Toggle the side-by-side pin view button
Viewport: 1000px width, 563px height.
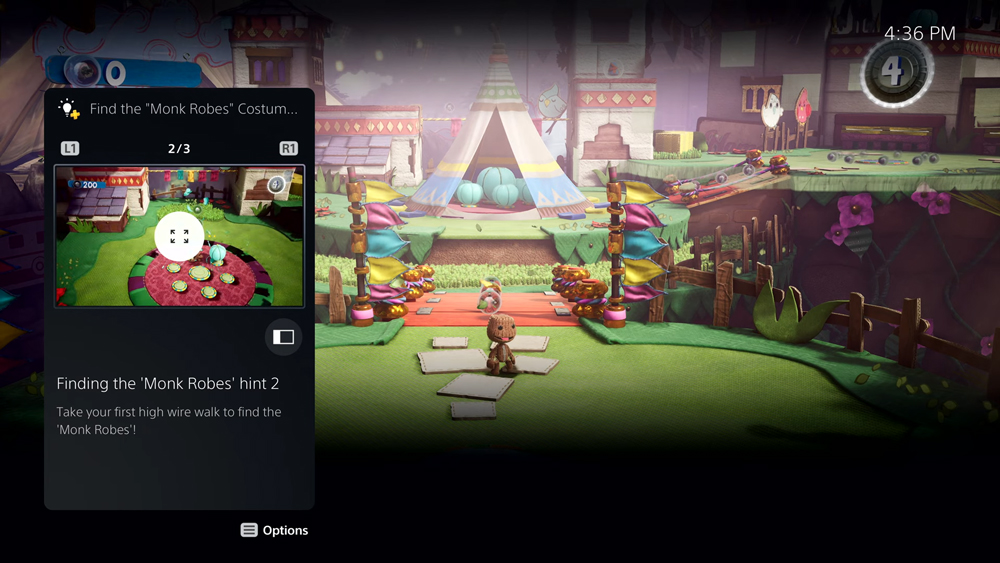point(284,337)
